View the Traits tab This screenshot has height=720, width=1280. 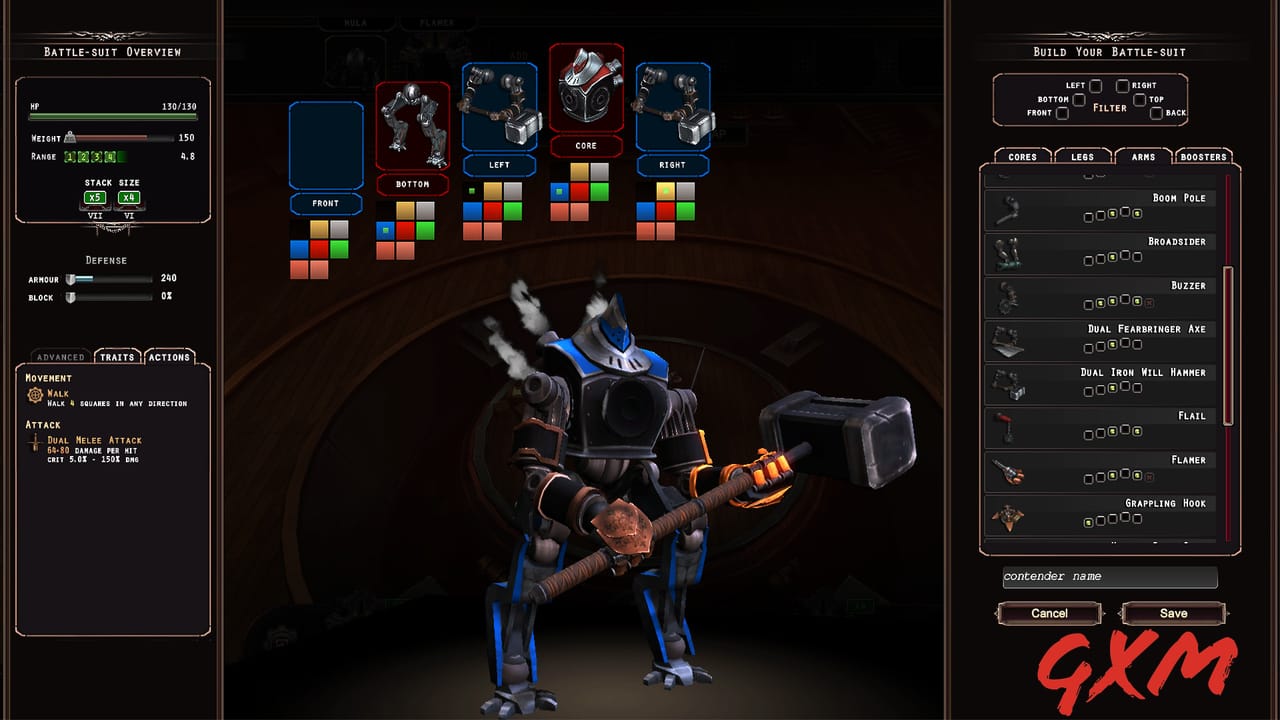tap(116, 356)
